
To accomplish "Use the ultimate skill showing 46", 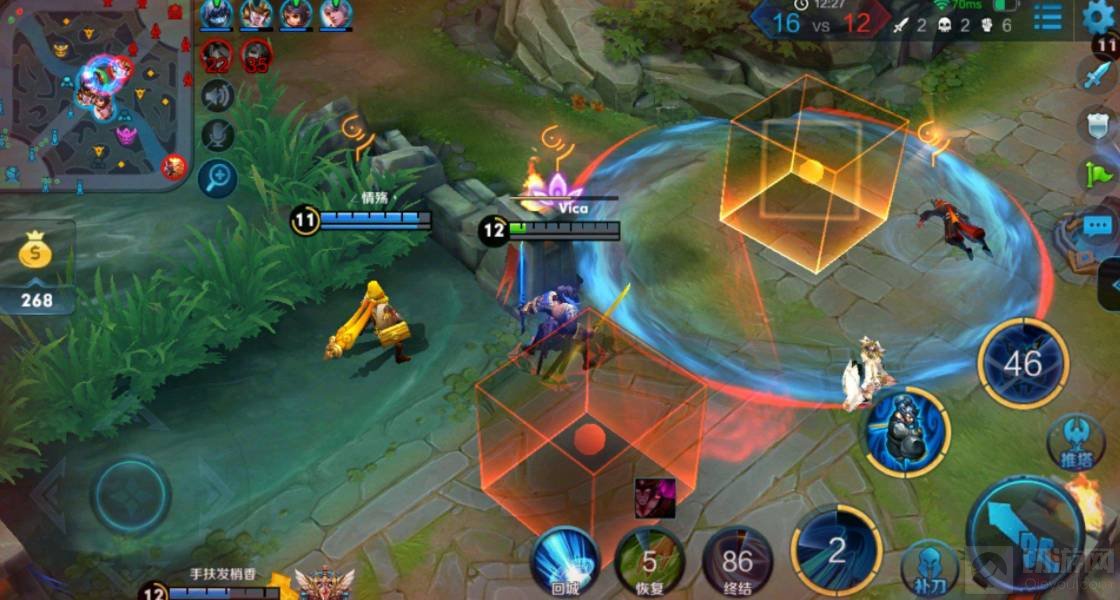I will click(1022, 362).
